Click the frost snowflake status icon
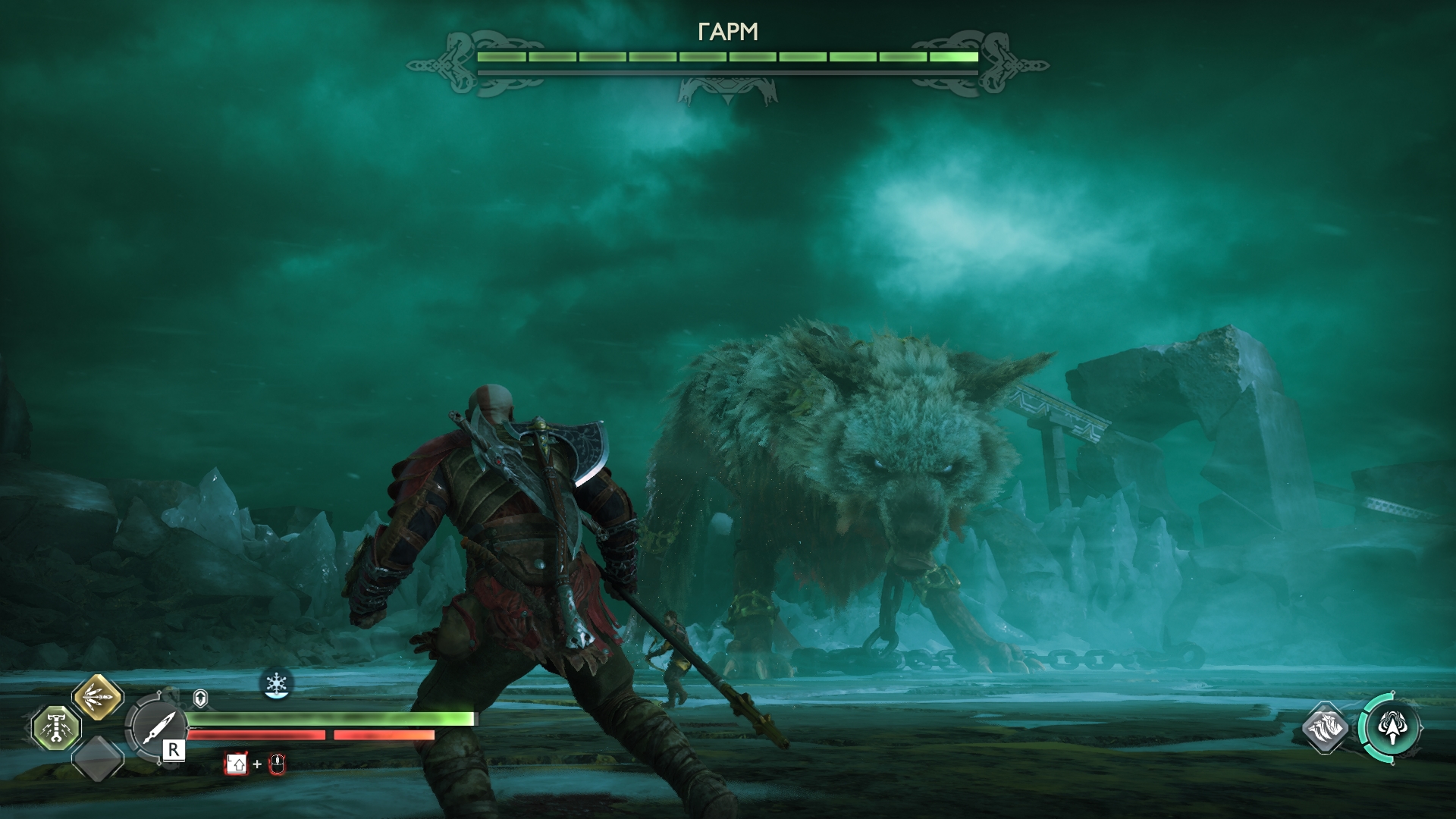This screenshot has width=1456, height=819. tap(276, 683)
